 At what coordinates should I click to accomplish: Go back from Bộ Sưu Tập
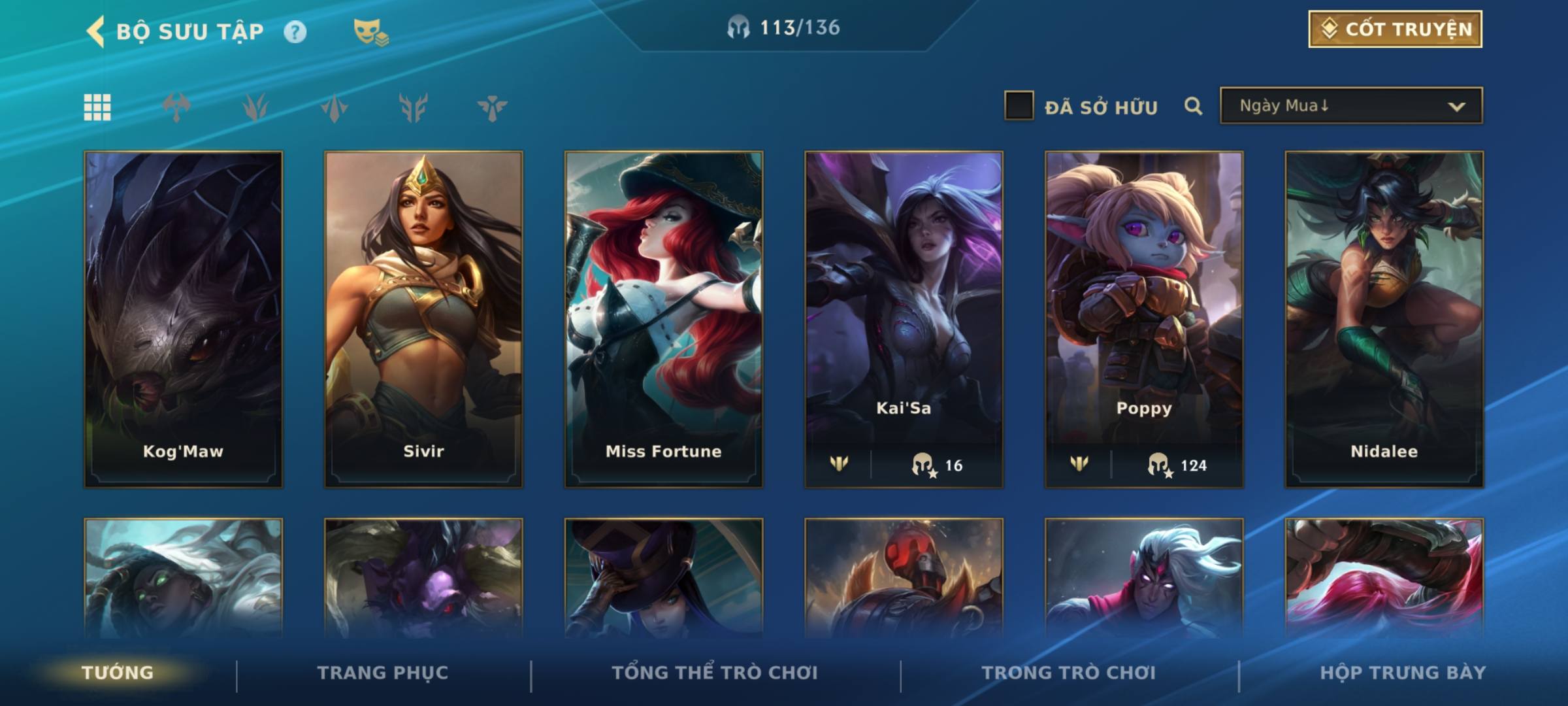(x=95, y=31)
